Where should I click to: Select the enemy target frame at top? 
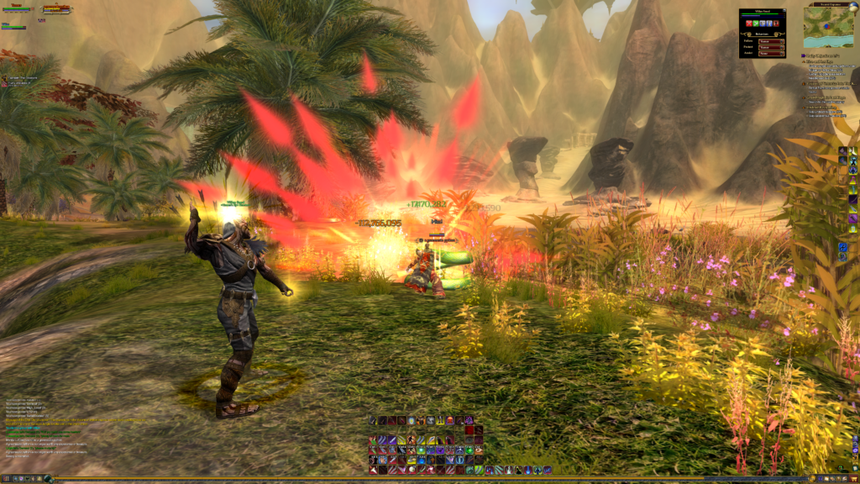[x=56, y=10]
